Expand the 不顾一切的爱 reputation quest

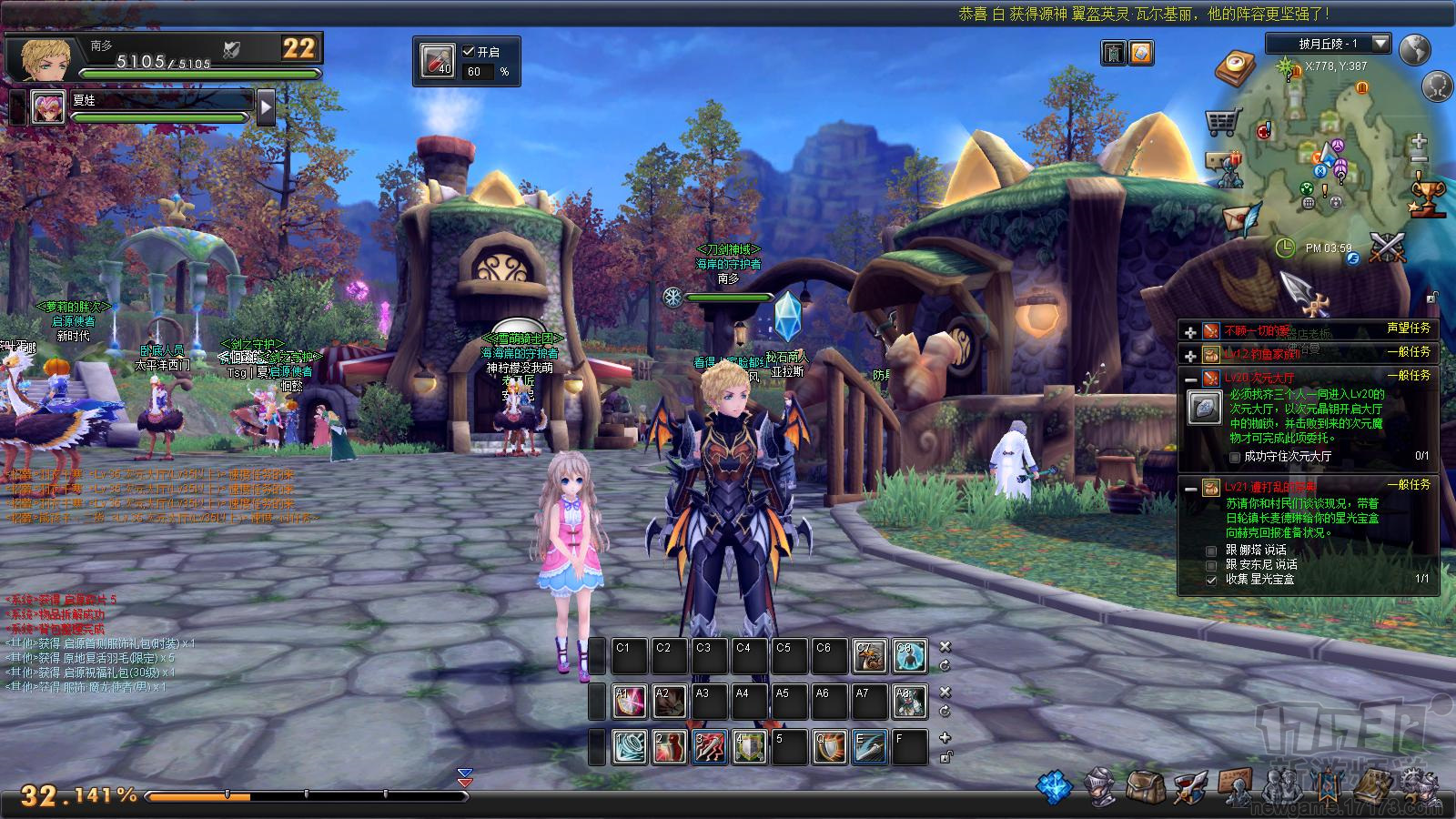click(x=1190, y=331)
